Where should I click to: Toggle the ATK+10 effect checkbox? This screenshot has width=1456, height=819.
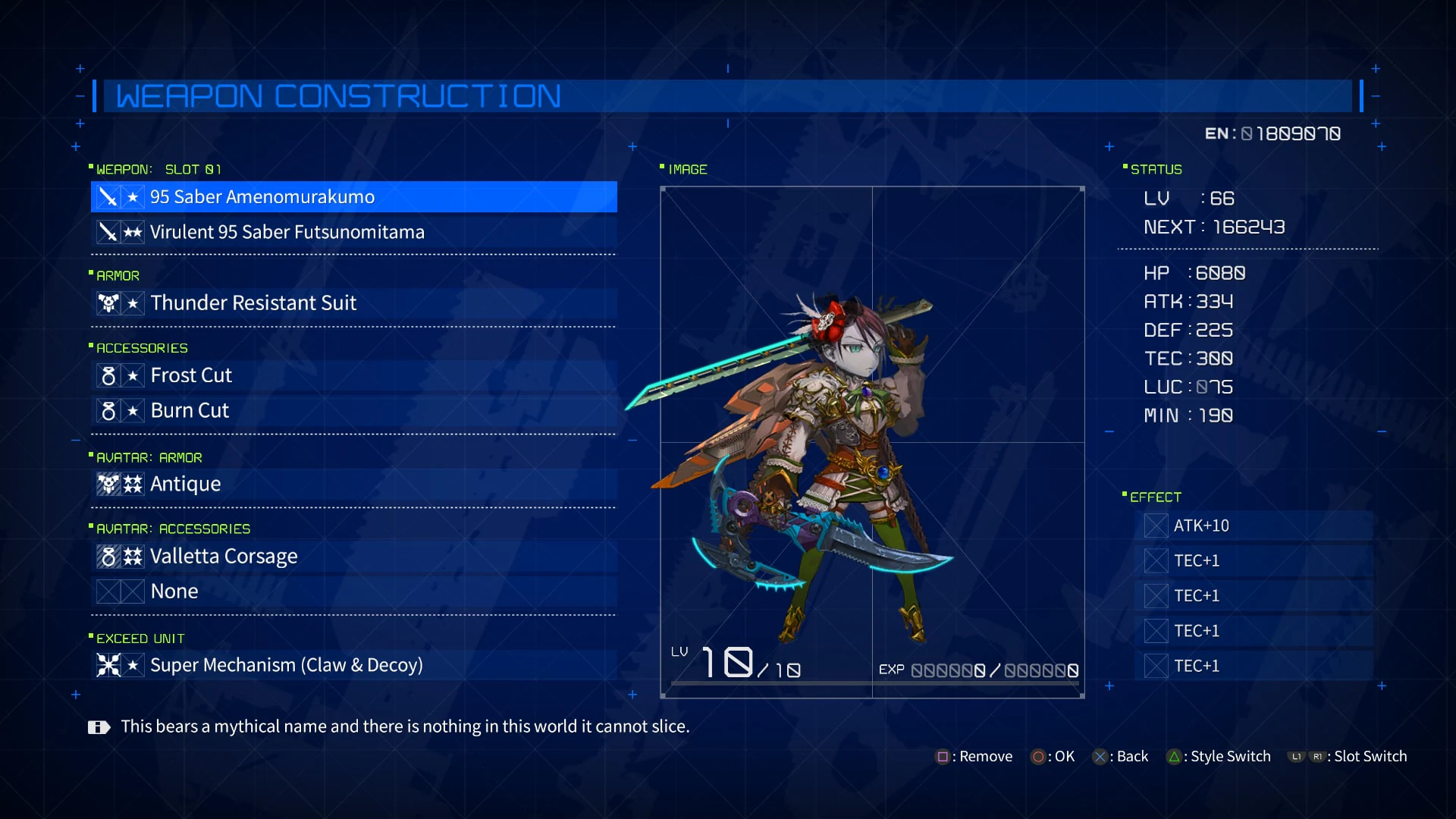(x=1156, y=526)
